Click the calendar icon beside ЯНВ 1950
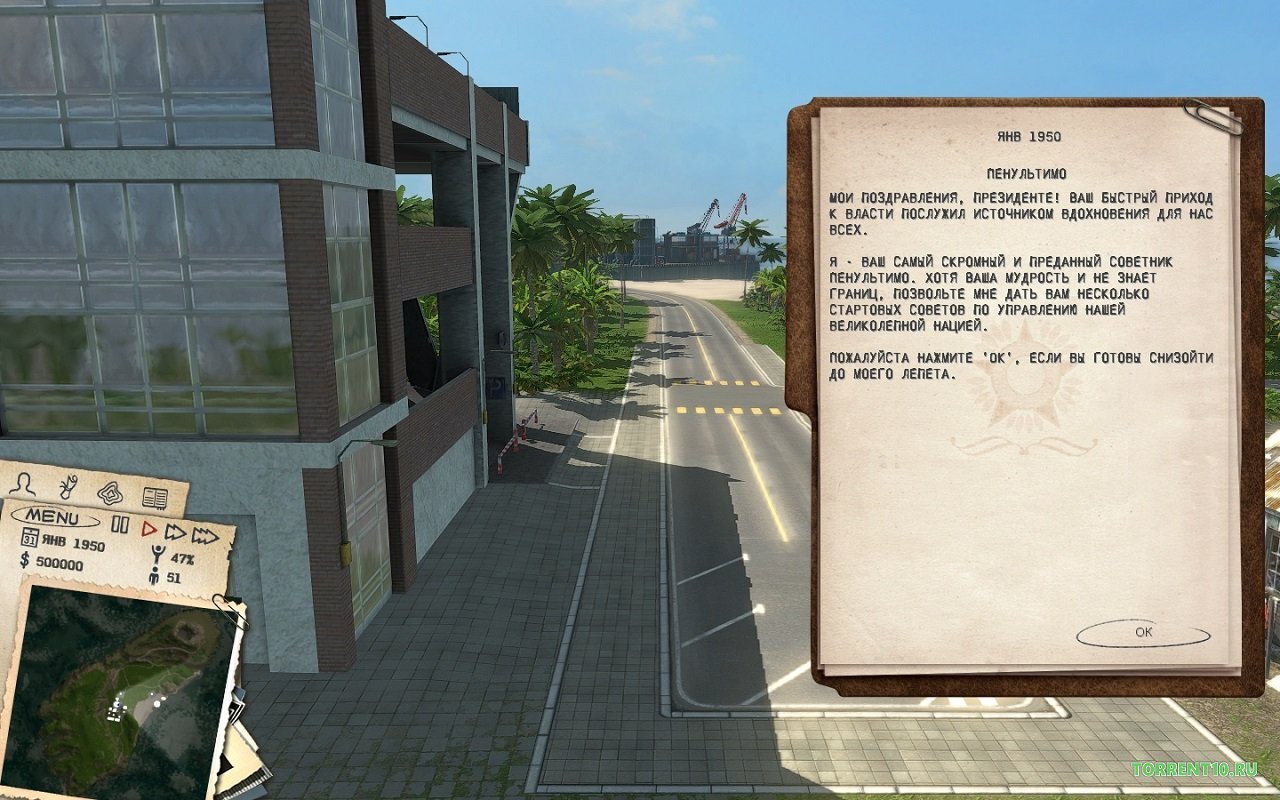The width and height of the screenshot is (1280, 800). (x=29, y=537)
